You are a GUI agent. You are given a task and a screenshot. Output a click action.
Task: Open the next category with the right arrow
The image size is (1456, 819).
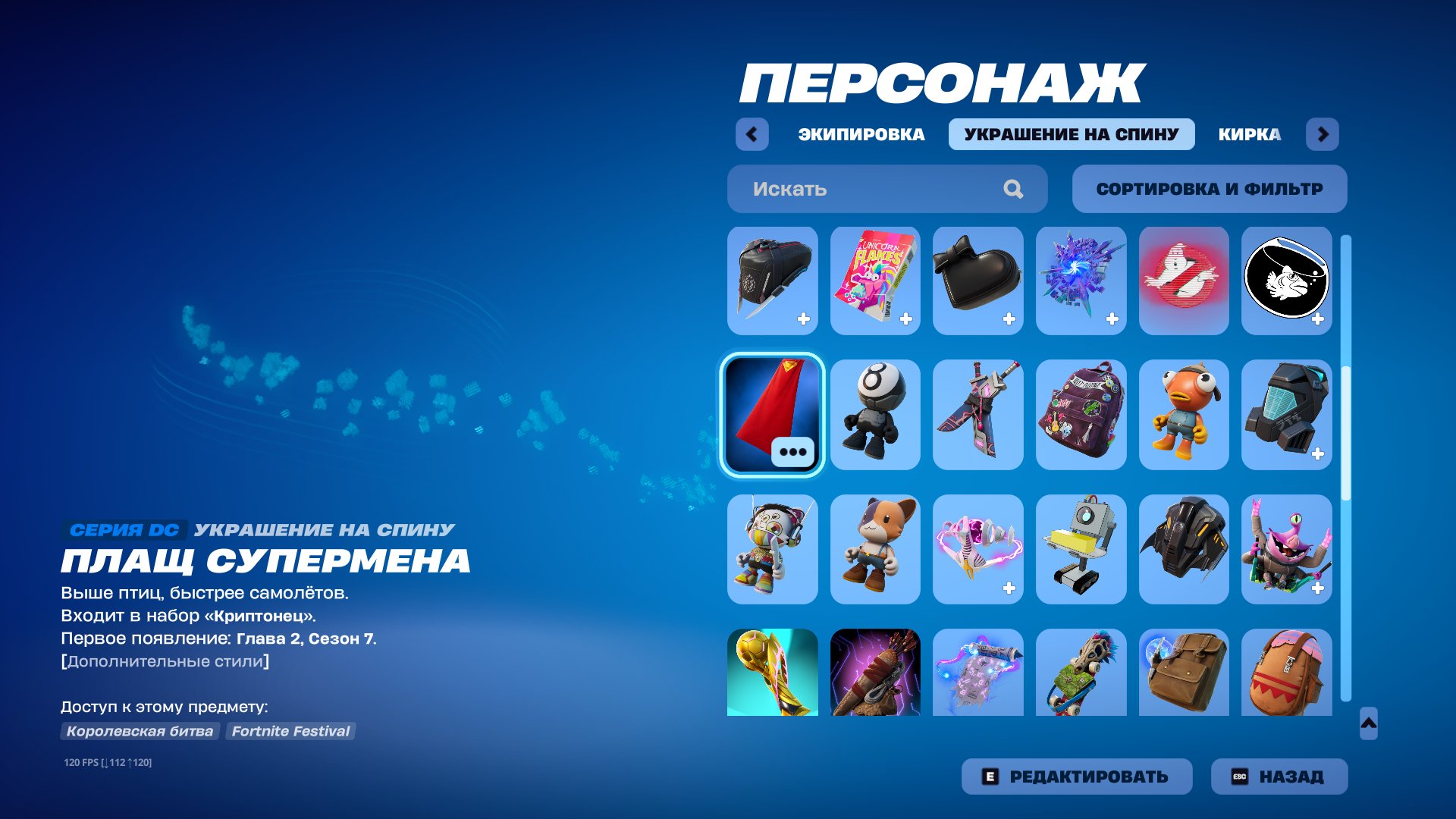coord(1324,134)
